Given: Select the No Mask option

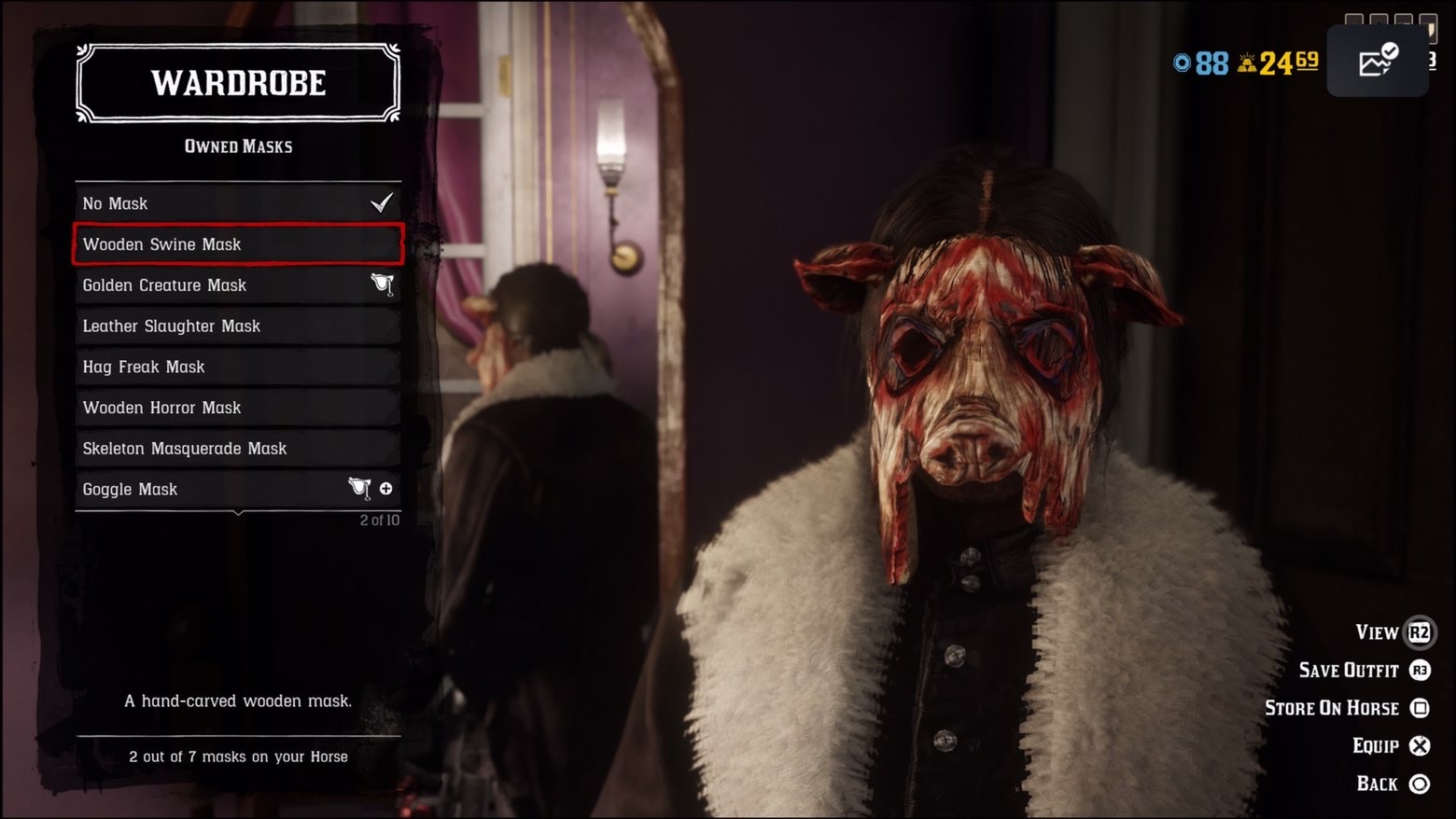Looking at the screenshot, I should [x=238, y=203].
